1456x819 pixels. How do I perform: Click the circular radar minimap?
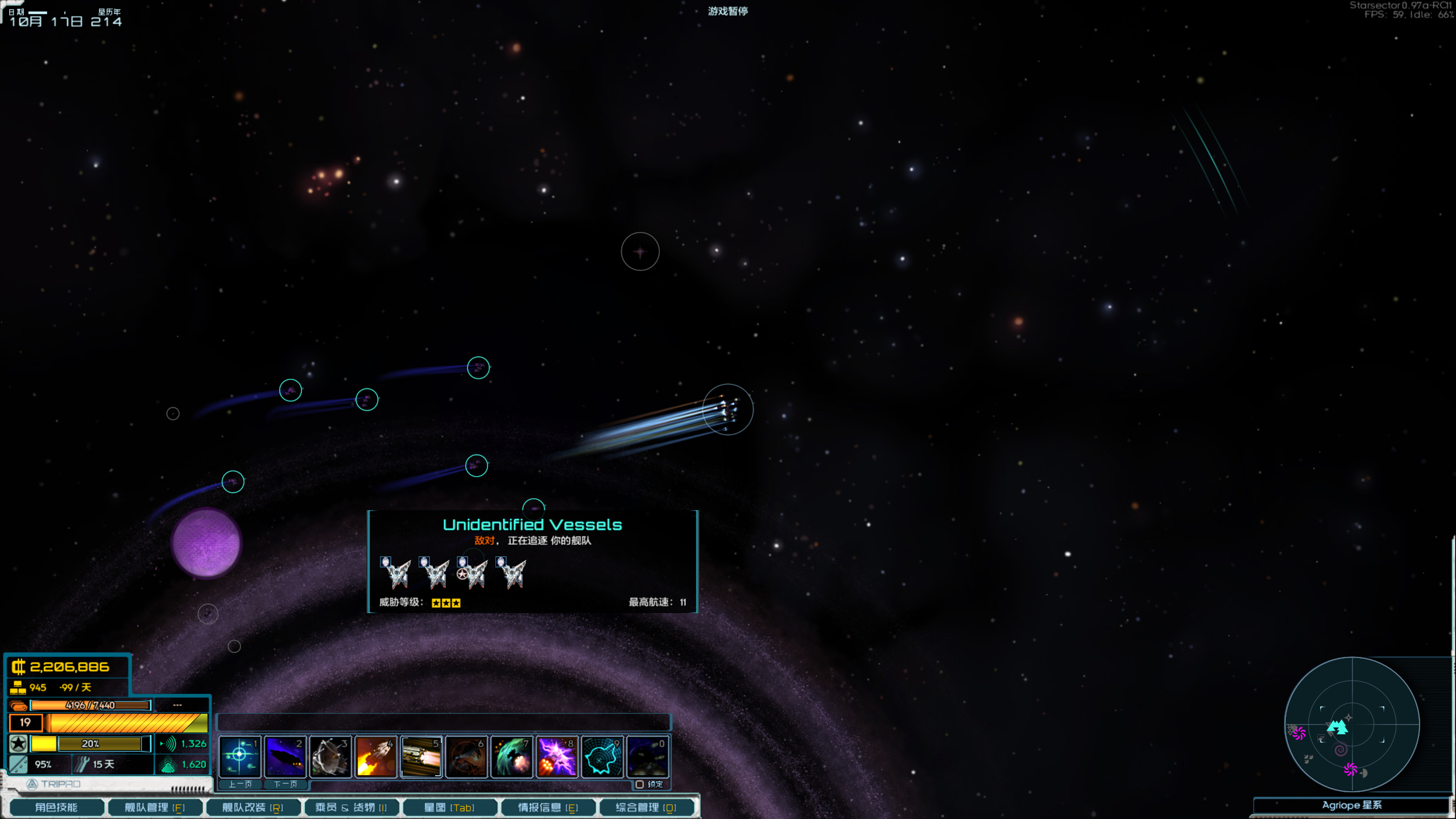point(1352,725)
